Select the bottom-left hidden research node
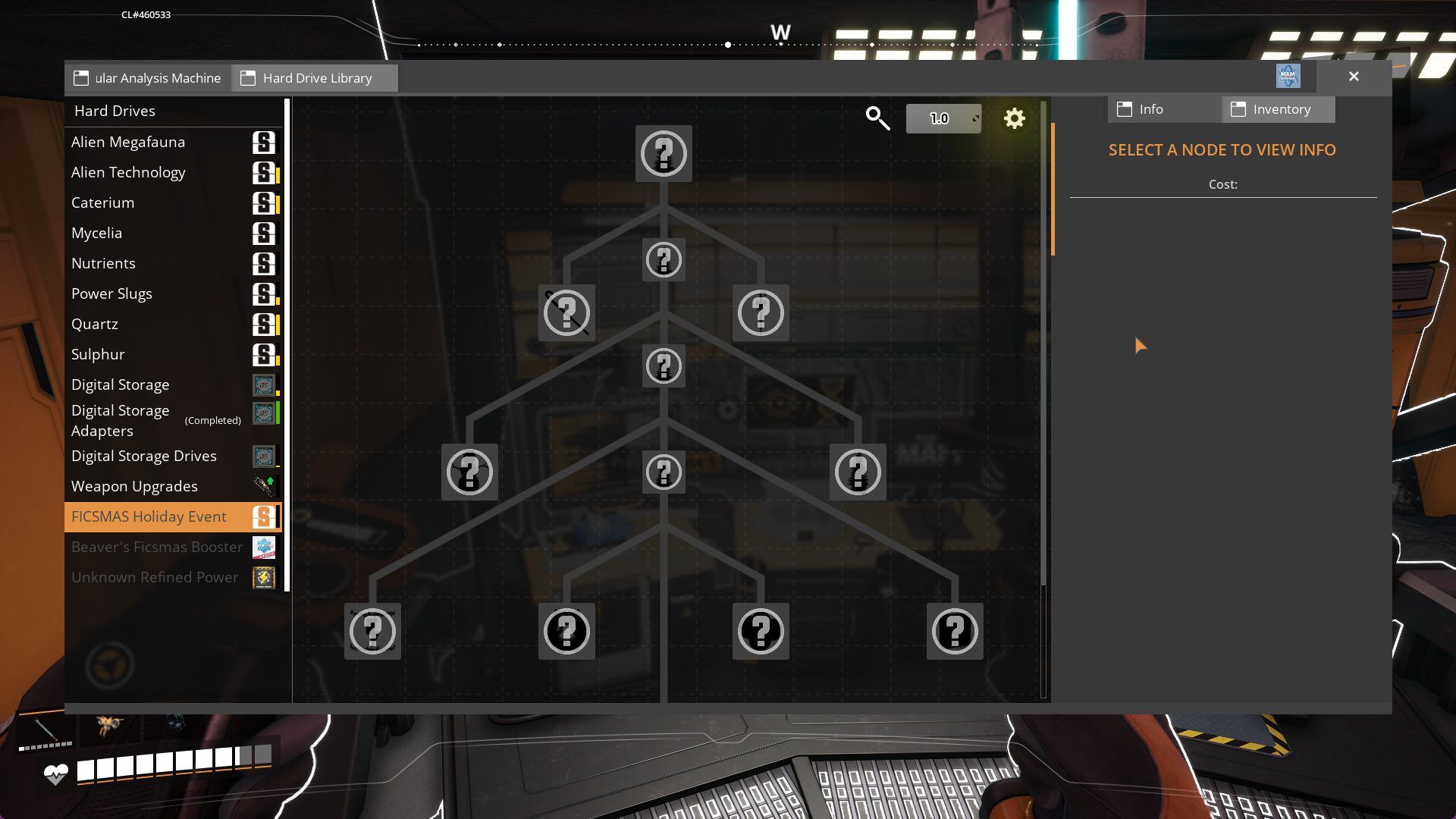 coord(372,631)
